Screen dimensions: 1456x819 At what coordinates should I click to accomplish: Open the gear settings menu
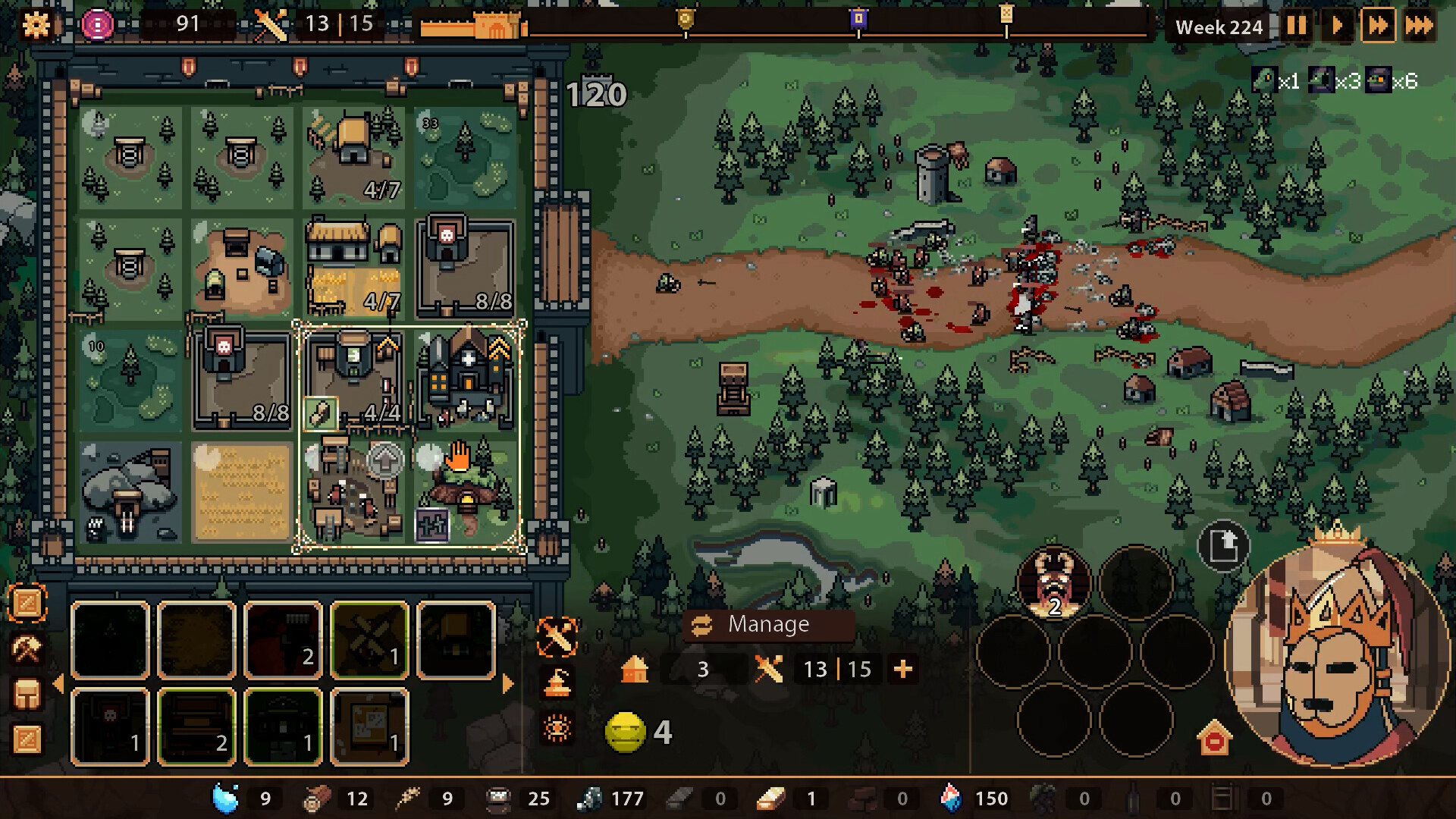36,25
